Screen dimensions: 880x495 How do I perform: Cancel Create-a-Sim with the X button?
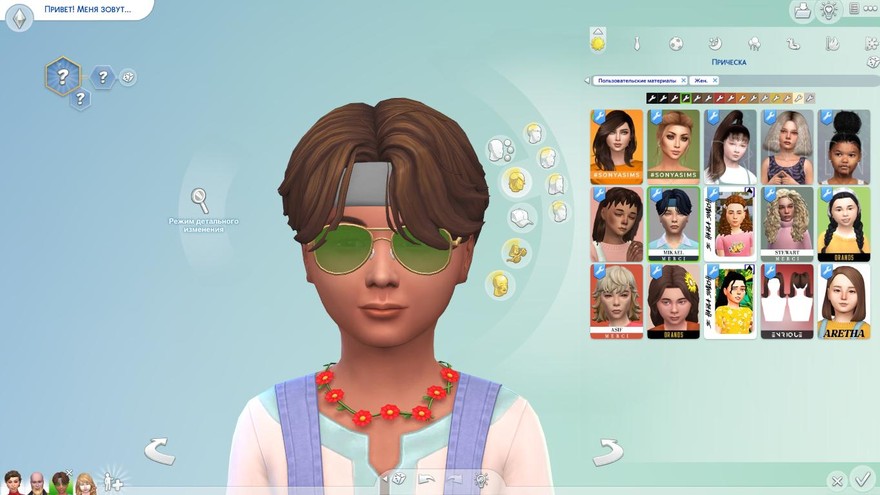[x=836, y=481]
